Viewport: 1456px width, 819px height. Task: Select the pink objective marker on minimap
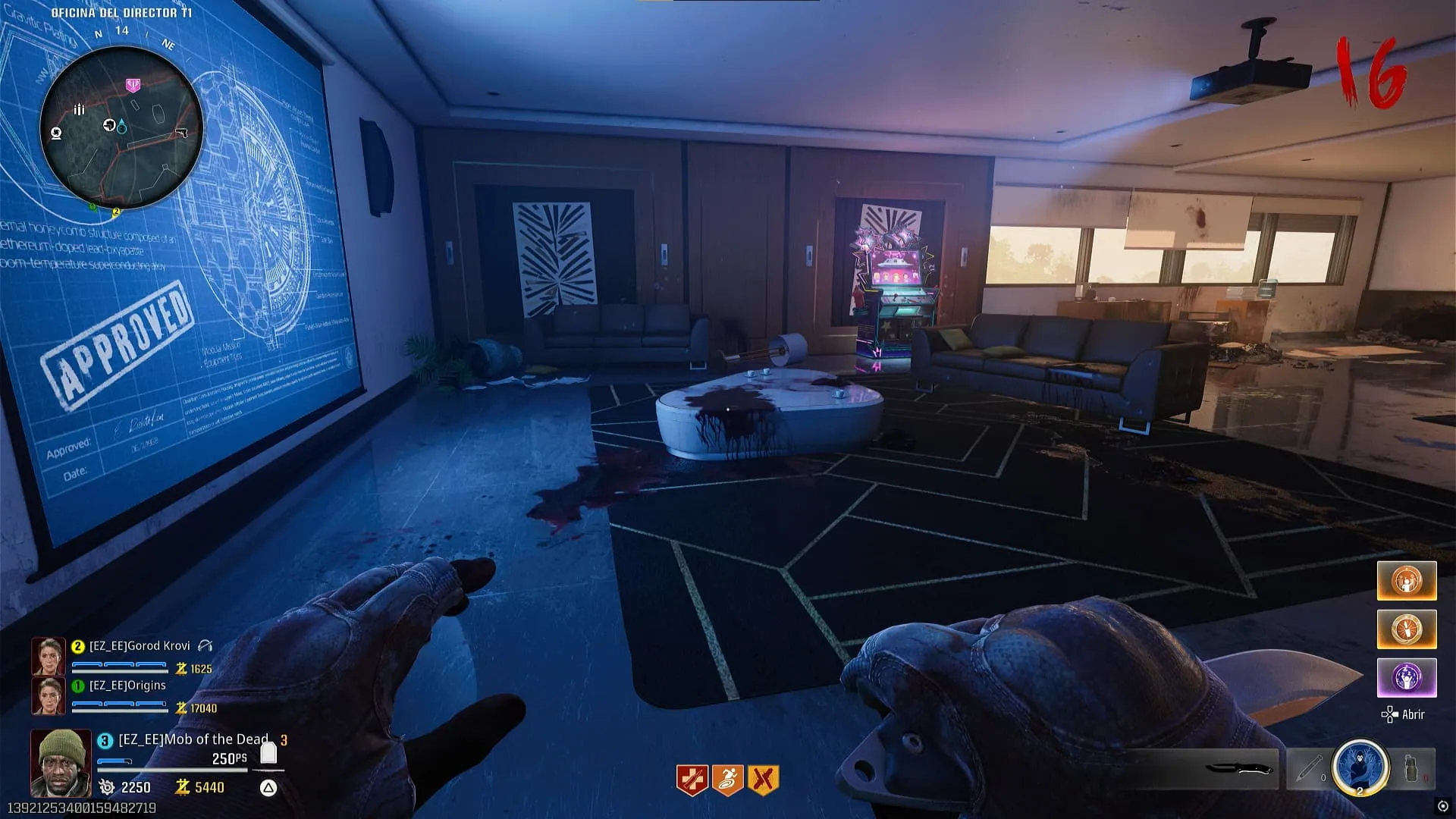coord(133,84)
